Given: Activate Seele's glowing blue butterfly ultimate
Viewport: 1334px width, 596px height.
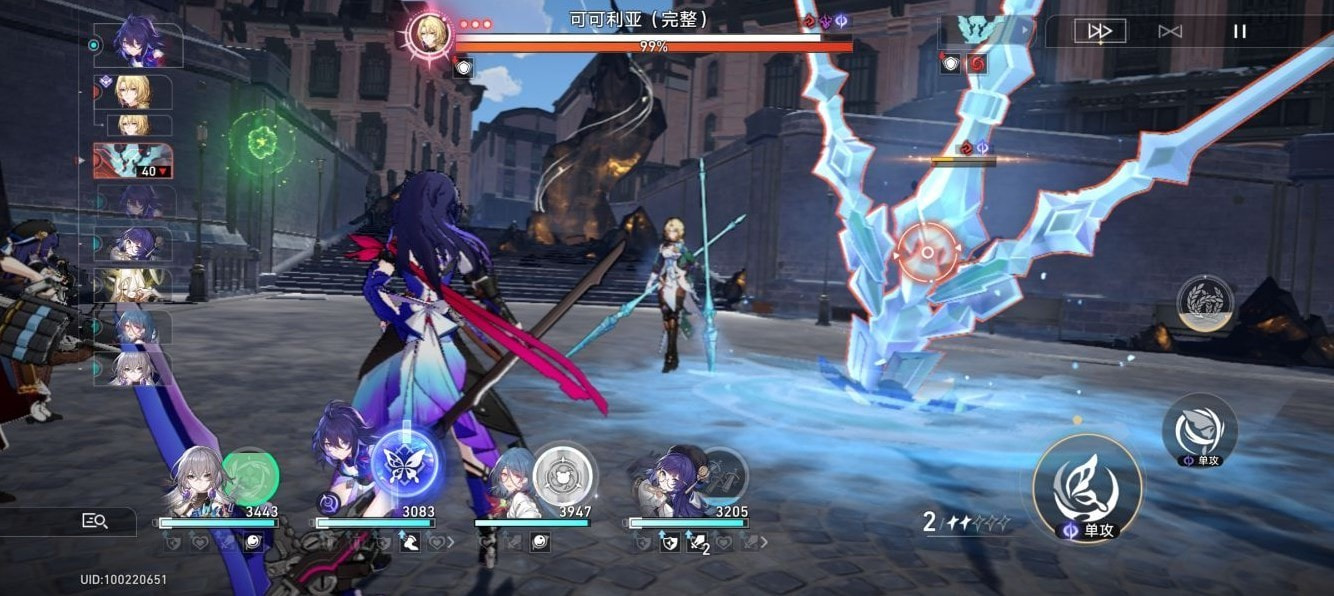Looking at the screenshot, I should coord(407,464).
